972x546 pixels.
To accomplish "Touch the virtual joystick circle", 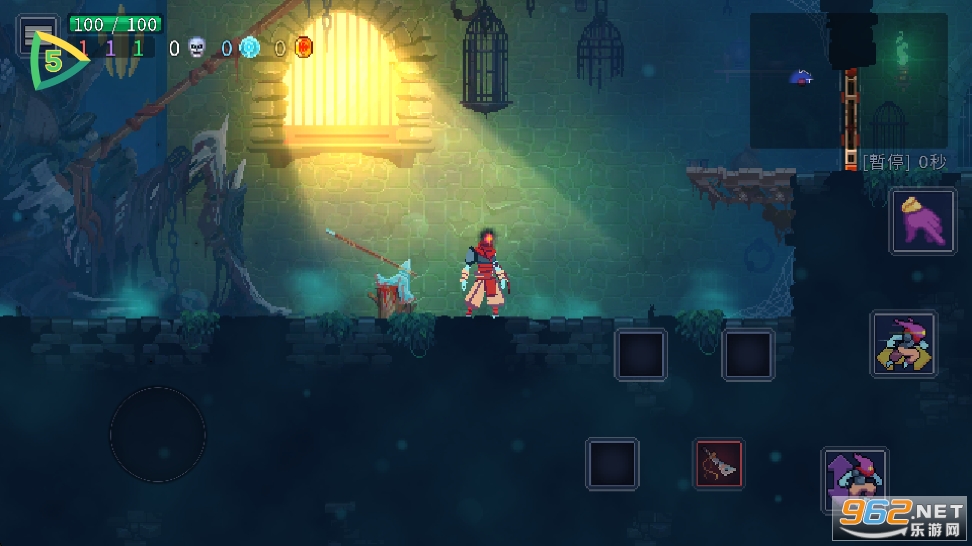I will coord(157,435).
